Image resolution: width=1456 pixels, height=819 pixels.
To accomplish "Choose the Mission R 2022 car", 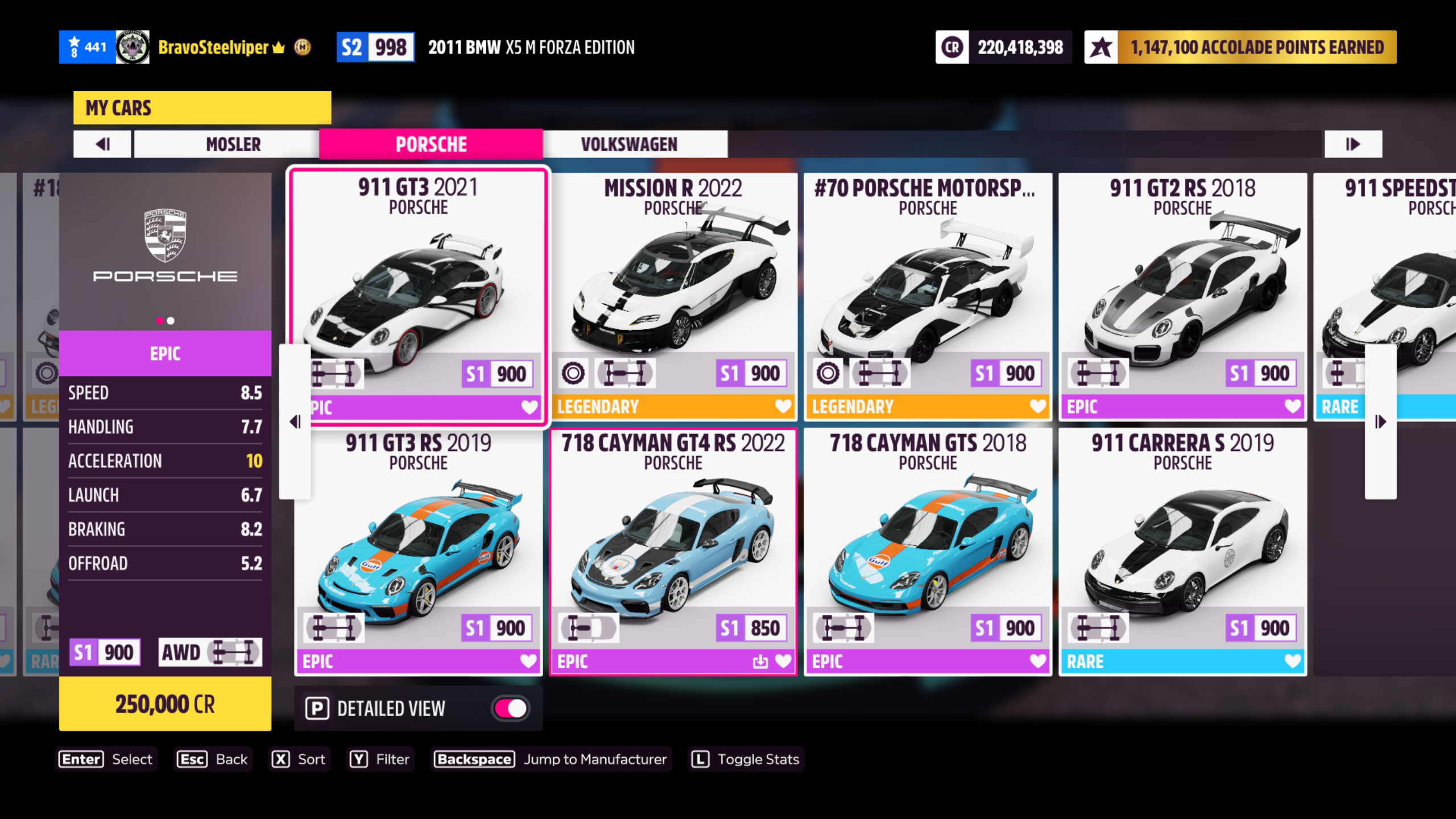I will [x=673, y=284].
